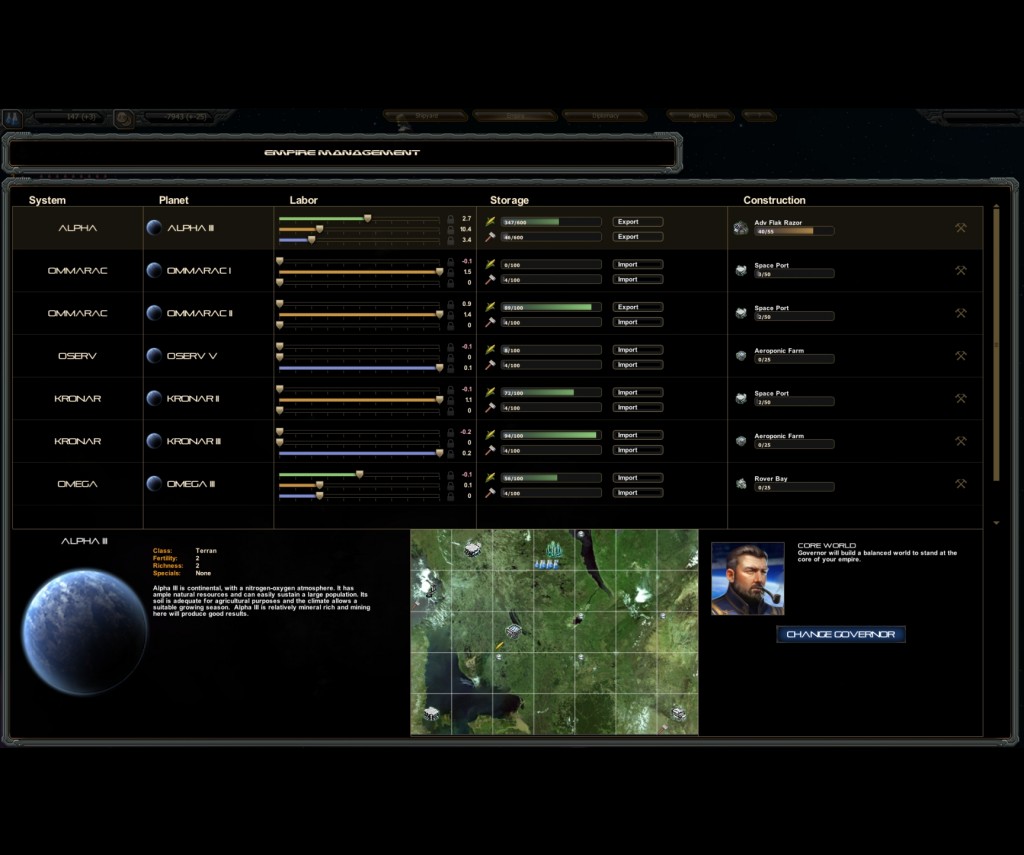The image size is (1024, 855).
Task: Select the Ommarac I planet row
Action: coord(198,271)
